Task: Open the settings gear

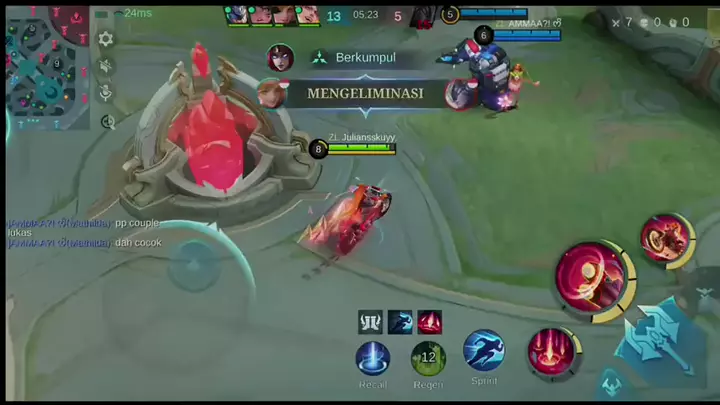Action: pos(106,39)
